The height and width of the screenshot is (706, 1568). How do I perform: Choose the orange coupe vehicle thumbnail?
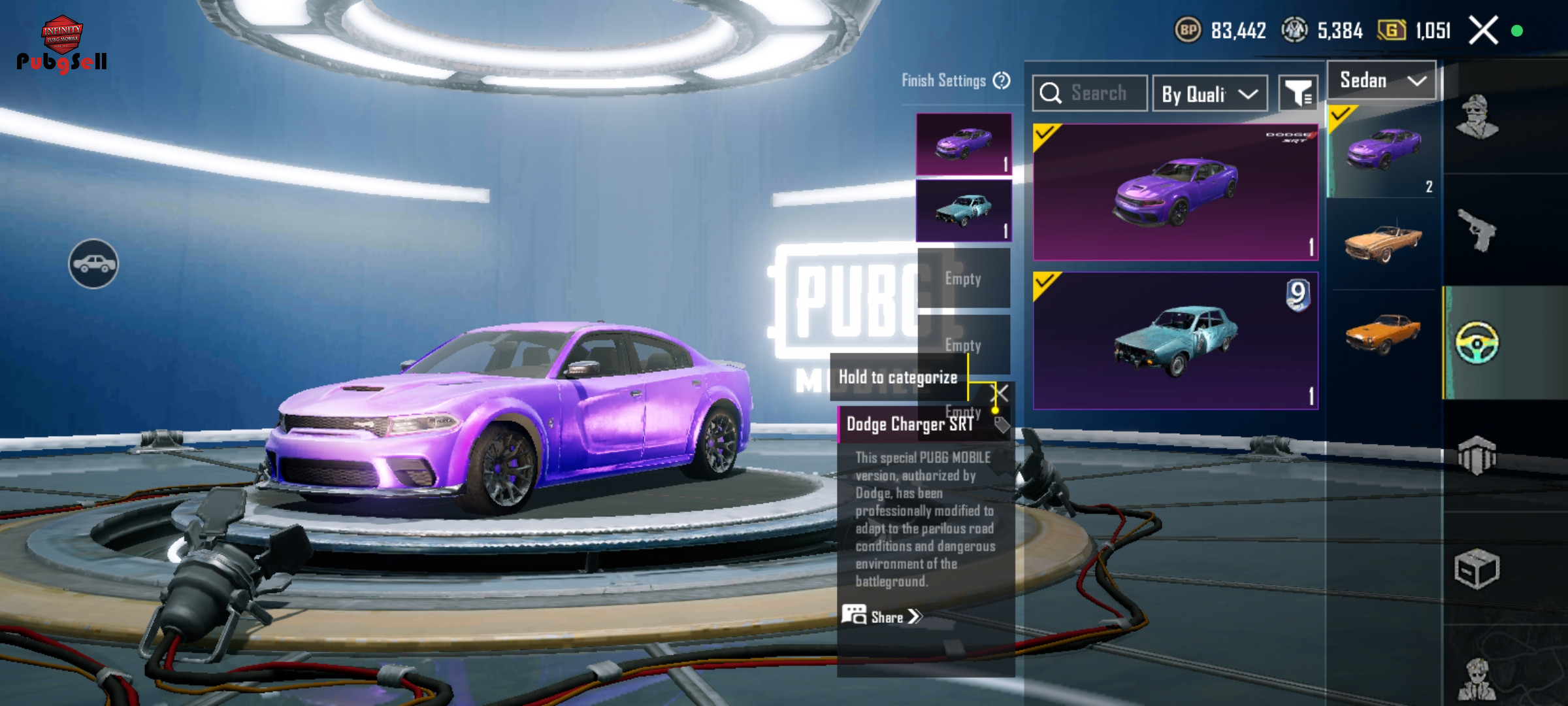pos(1382,333)
